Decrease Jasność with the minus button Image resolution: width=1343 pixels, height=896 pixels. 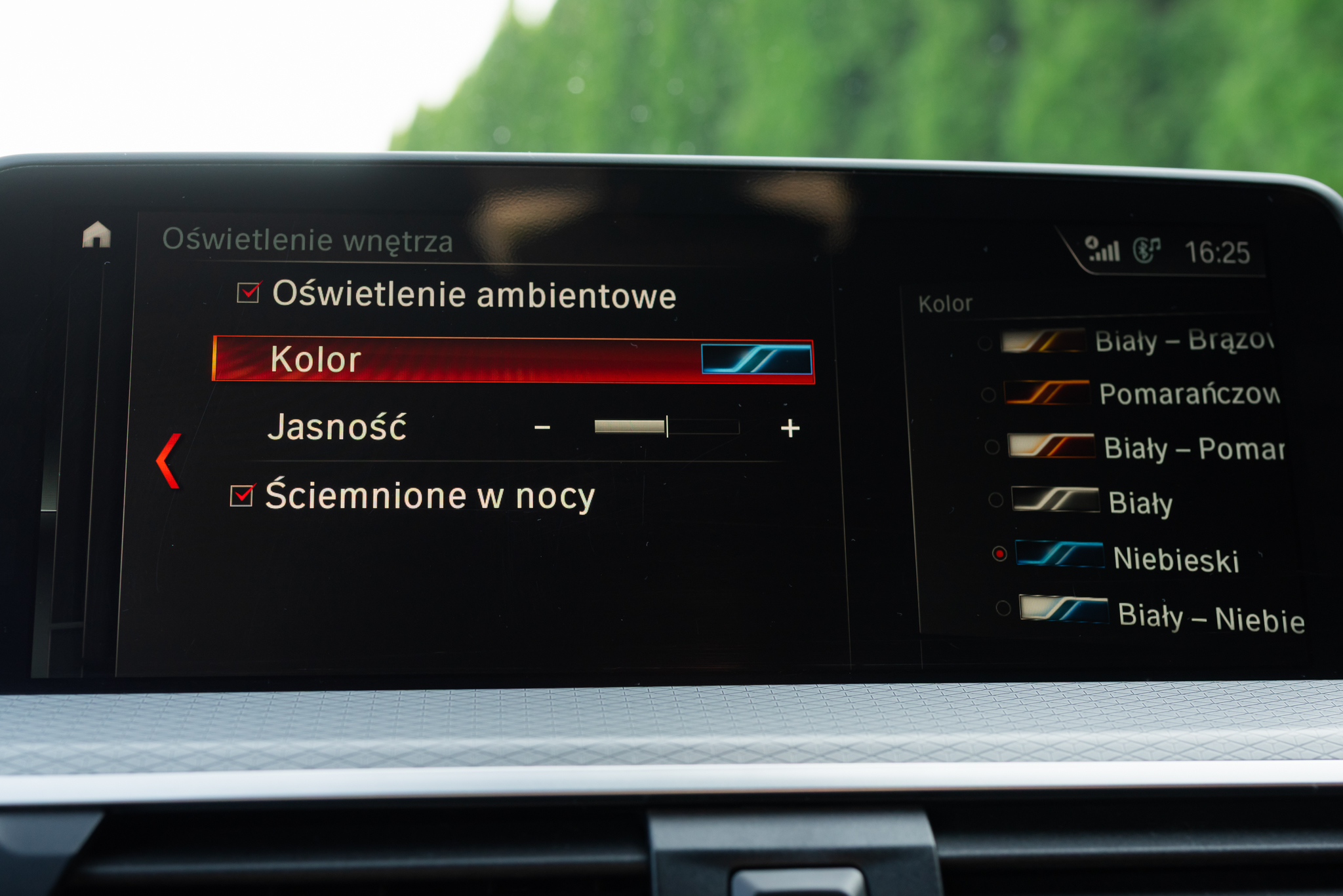542,428
